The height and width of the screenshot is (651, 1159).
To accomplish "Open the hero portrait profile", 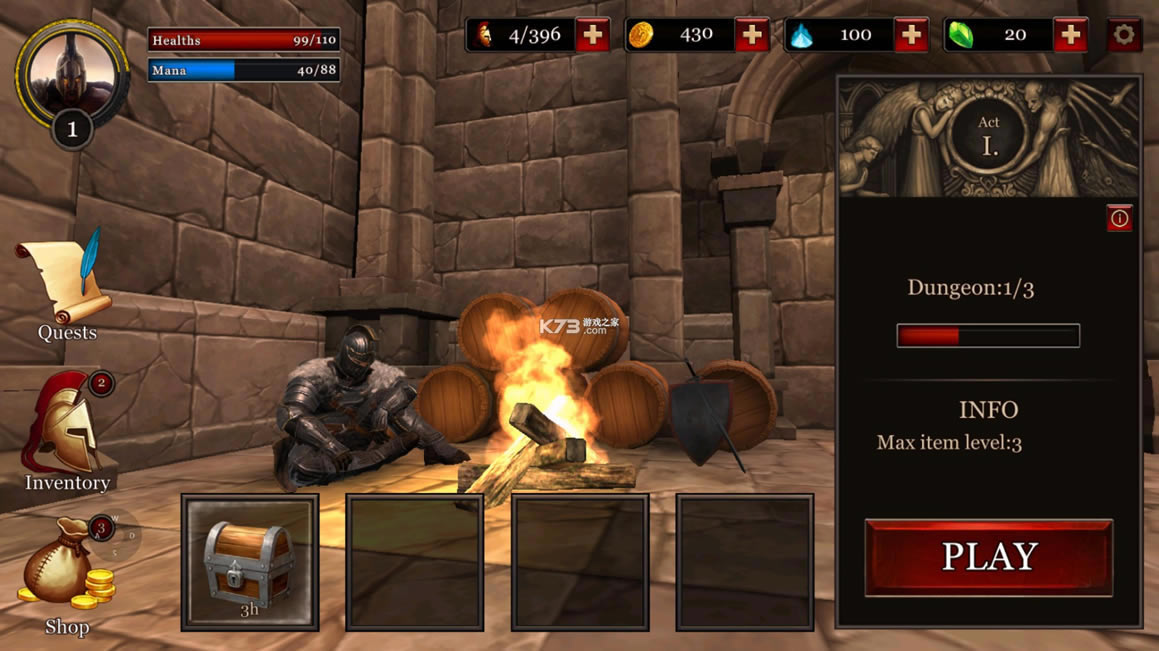I will (x=72, y=74).
